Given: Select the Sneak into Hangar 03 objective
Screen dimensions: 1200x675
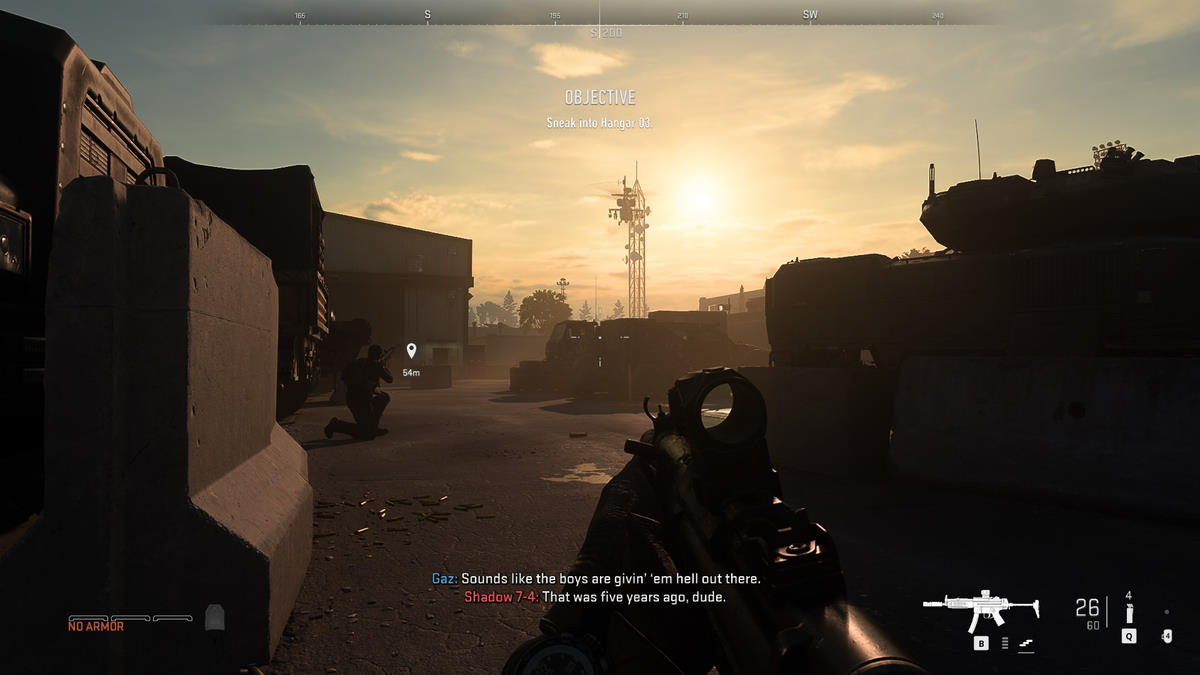Looking at the screenshot, I should pos(599,122).
